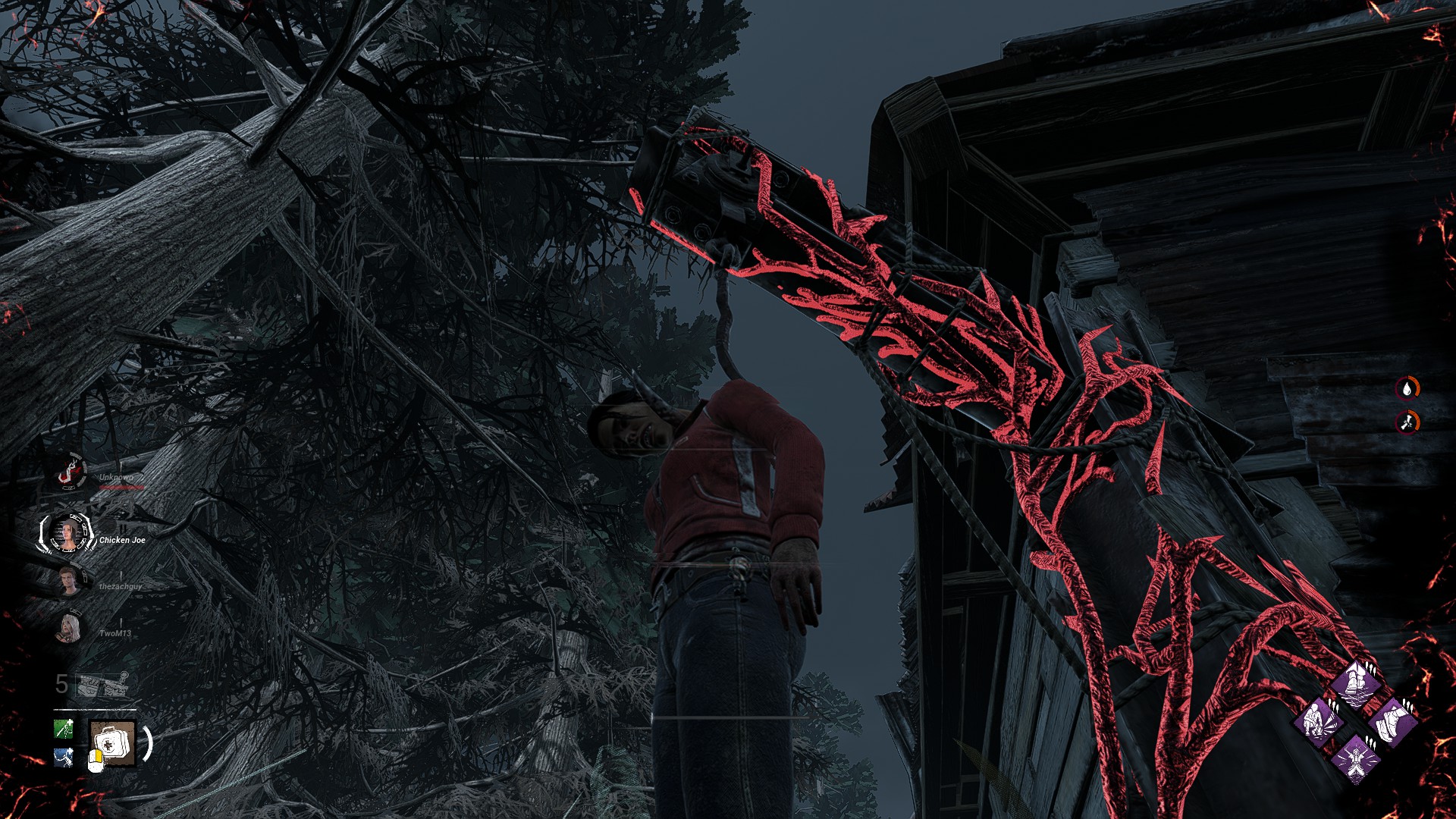Click Chicken Joe's survivor portrait
Image resolution: width=1456 pixels, height=819 pixels.
tap(68, 533)
